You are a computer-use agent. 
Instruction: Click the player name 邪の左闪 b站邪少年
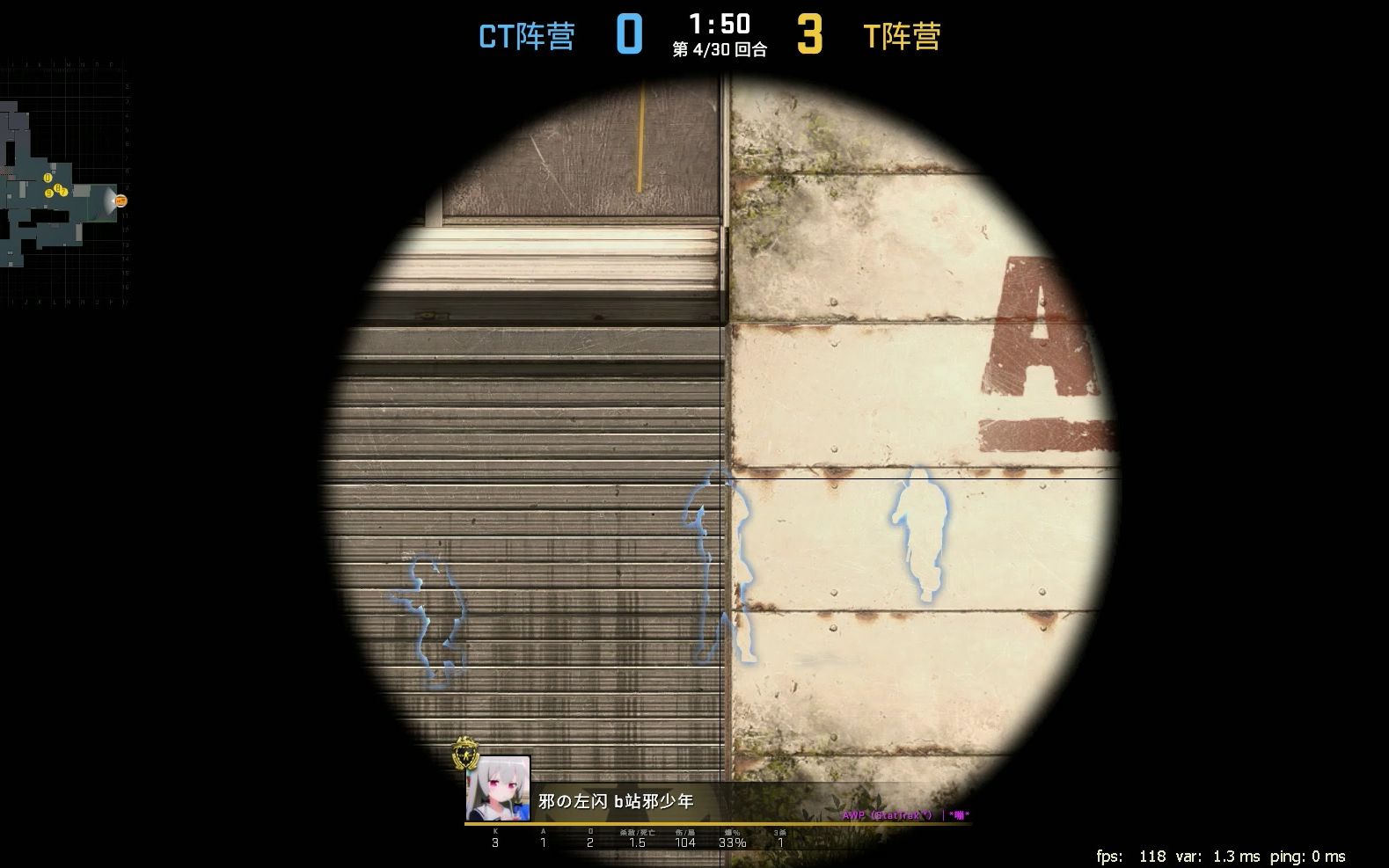coord(615,801)
